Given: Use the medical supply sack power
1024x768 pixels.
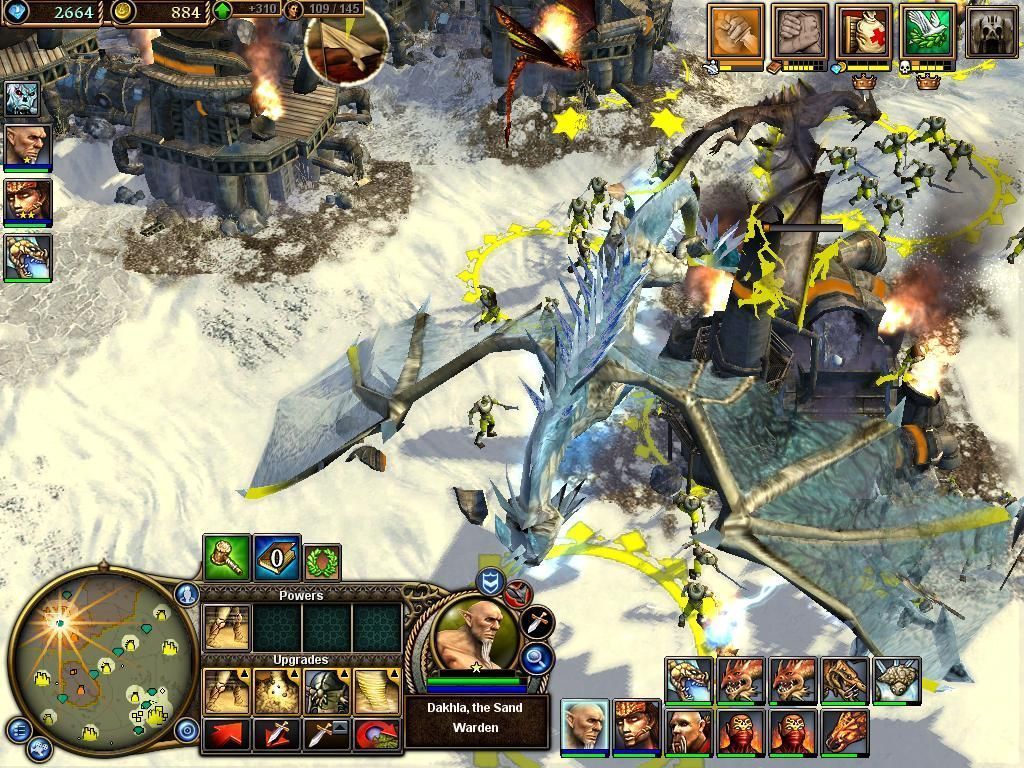Looking at the screenshot, I should (864, 32).
